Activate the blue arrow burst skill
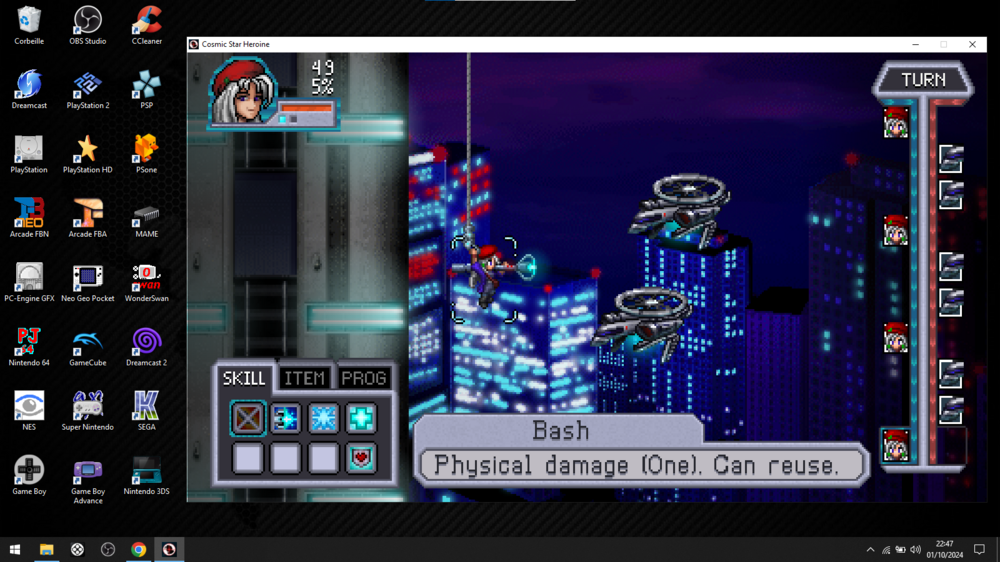 click(x=285, y=418)
